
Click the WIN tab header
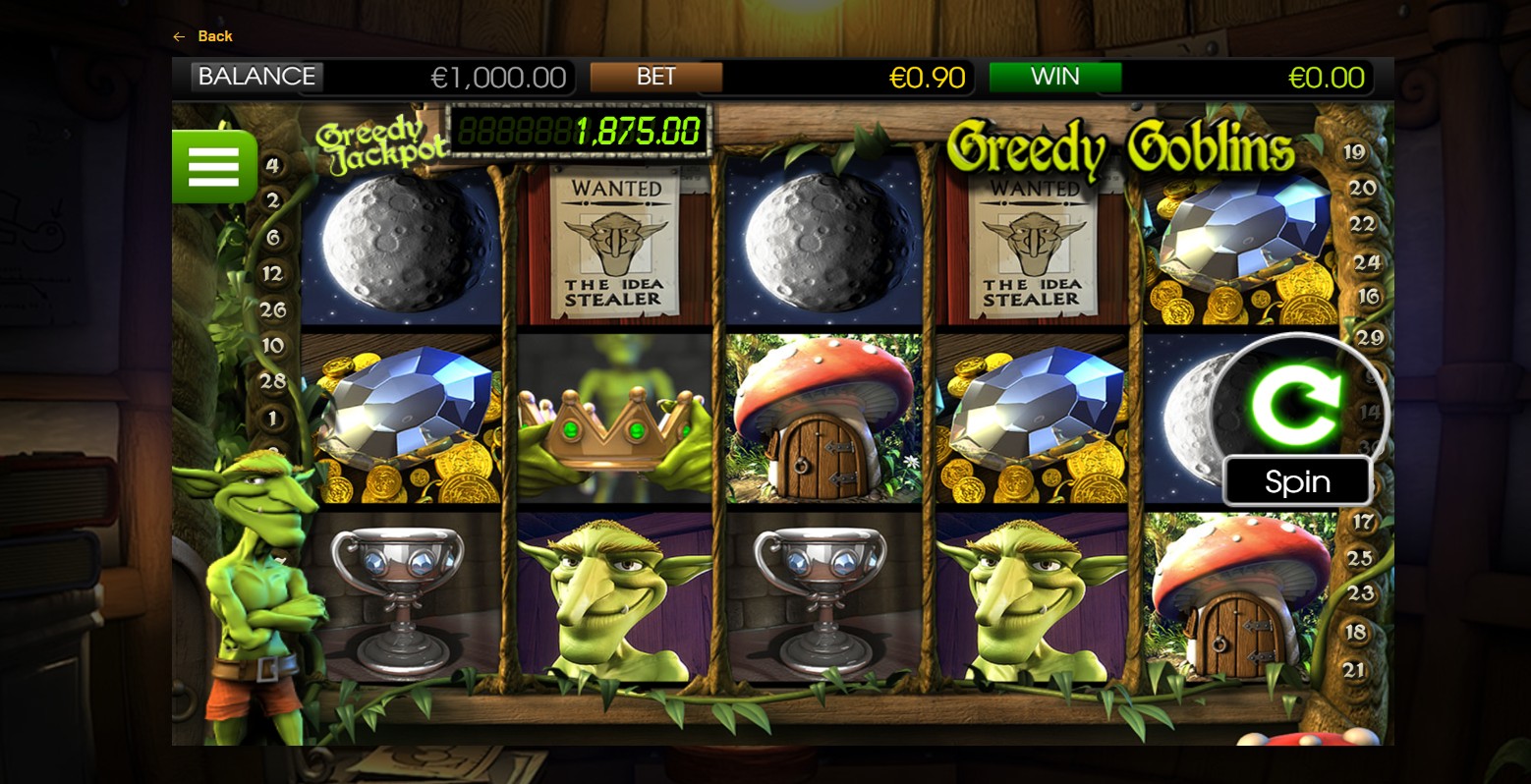tap(1055, 76)
